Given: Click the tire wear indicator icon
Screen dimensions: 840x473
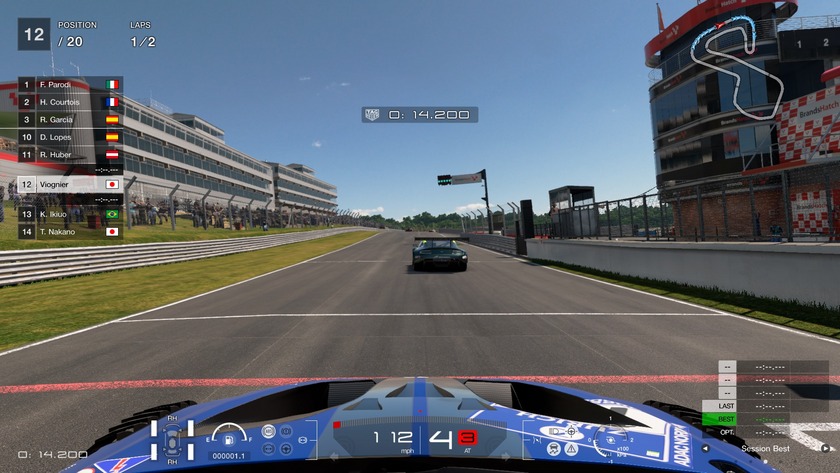Looking at the screenshot, I should pos(172,438).
